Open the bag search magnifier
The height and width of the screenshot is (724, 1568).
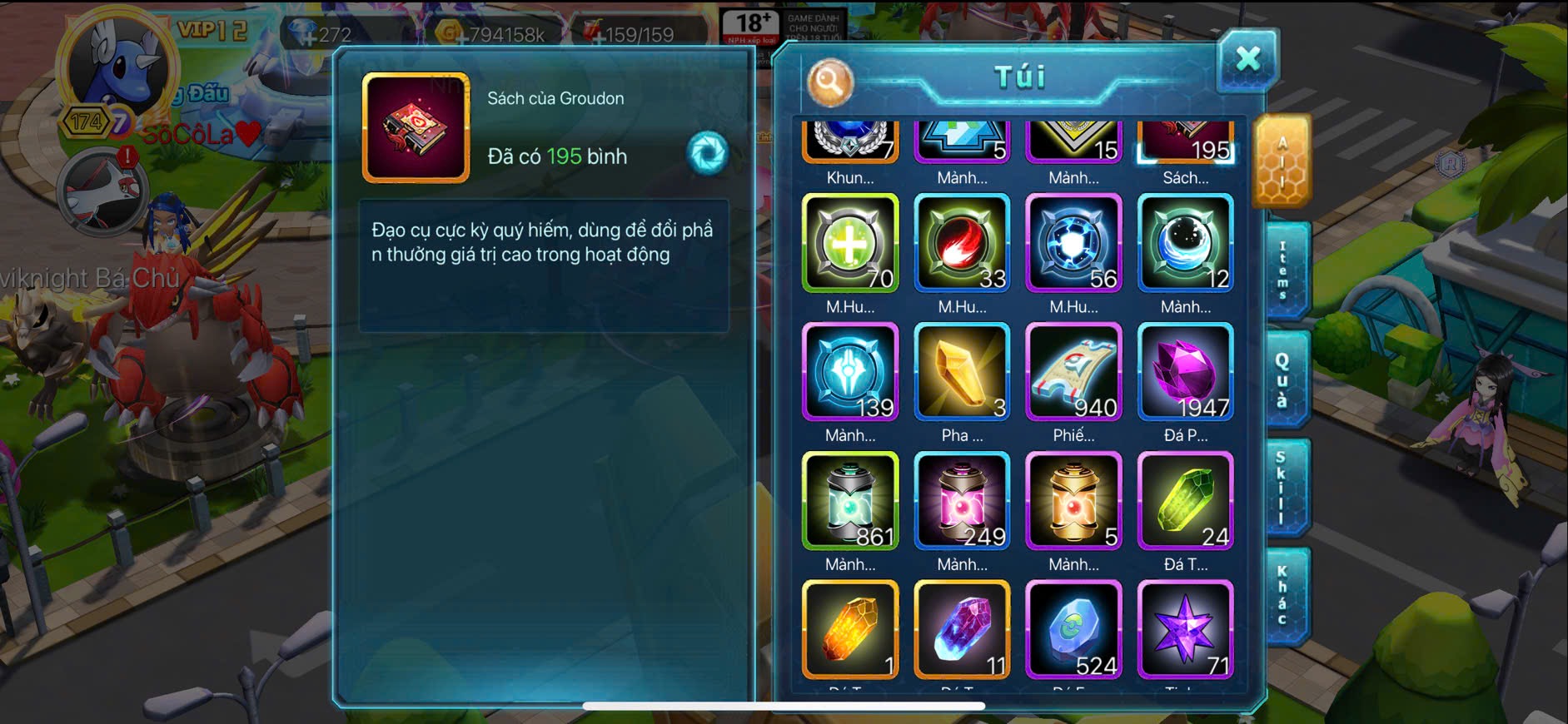tap(829, 82)
